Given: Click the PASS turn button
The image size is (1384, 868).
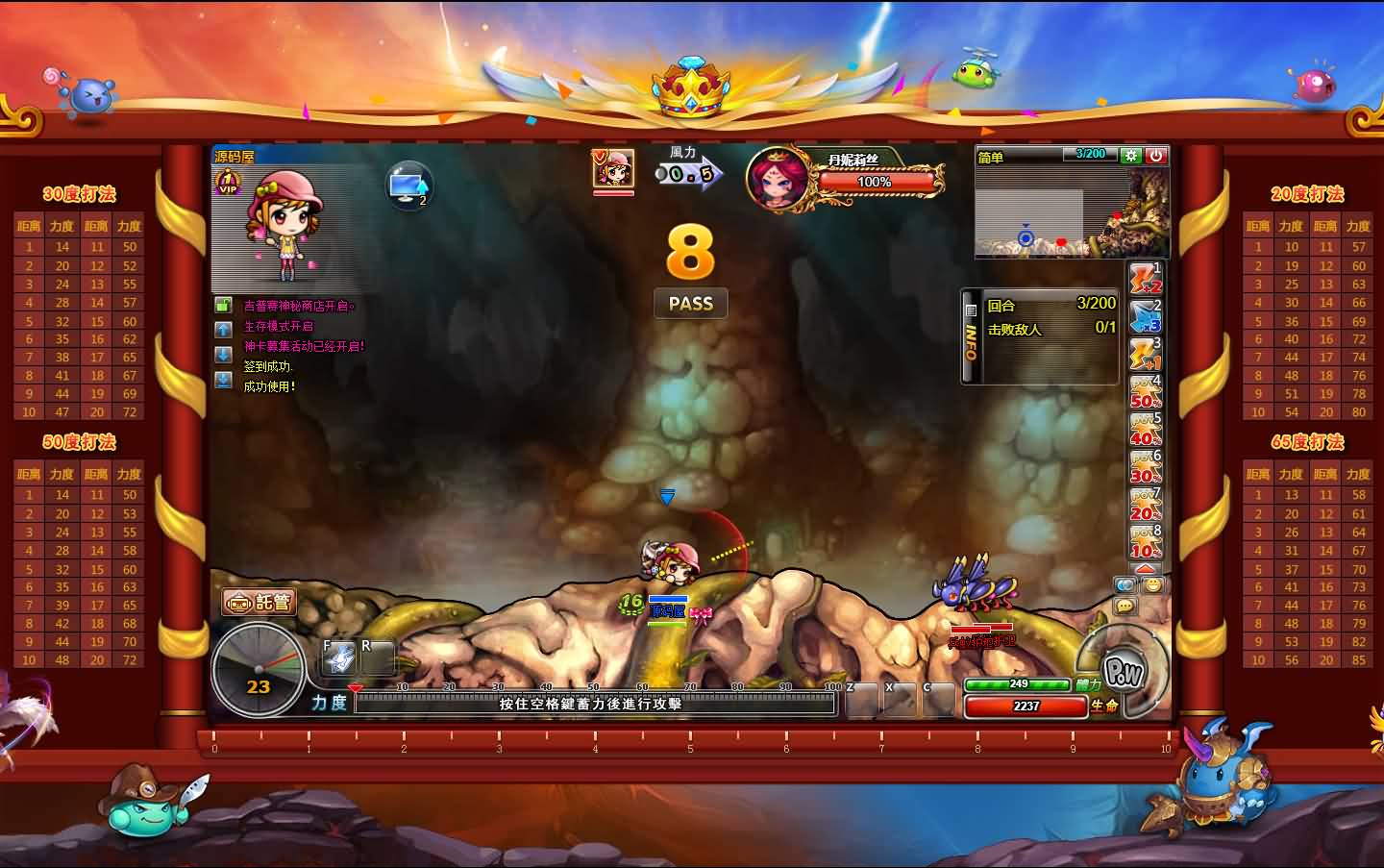Looking at the screenshot, I should tap(690, 304).
